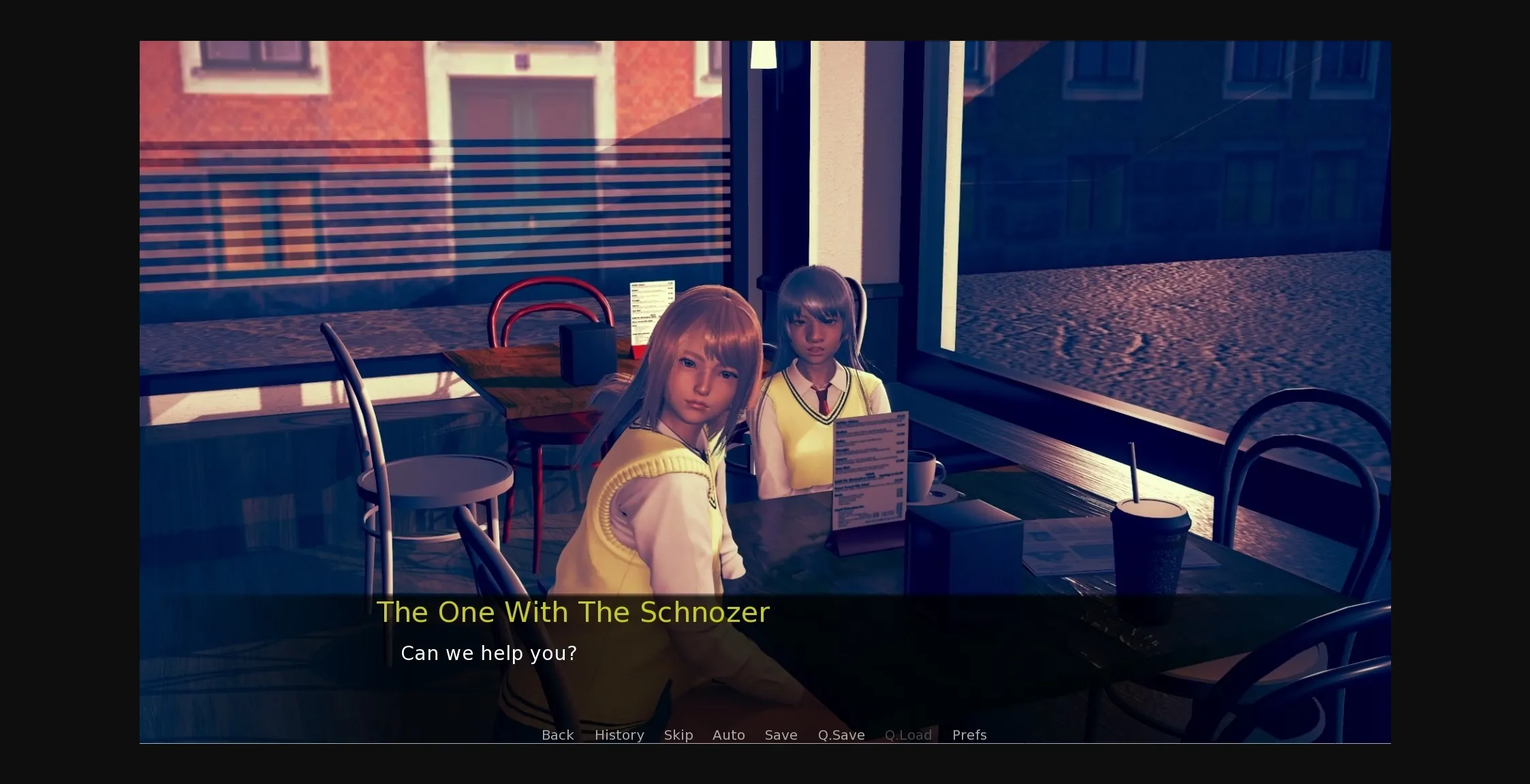
Task: Go Back to the previous dialogue line
Action: 557,735
